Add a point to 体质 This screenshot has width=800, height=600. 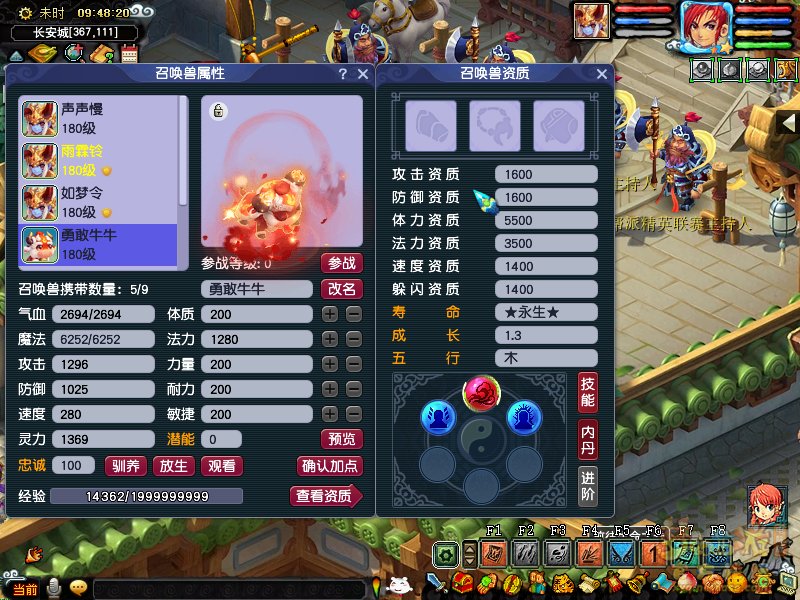click(330, 314)
